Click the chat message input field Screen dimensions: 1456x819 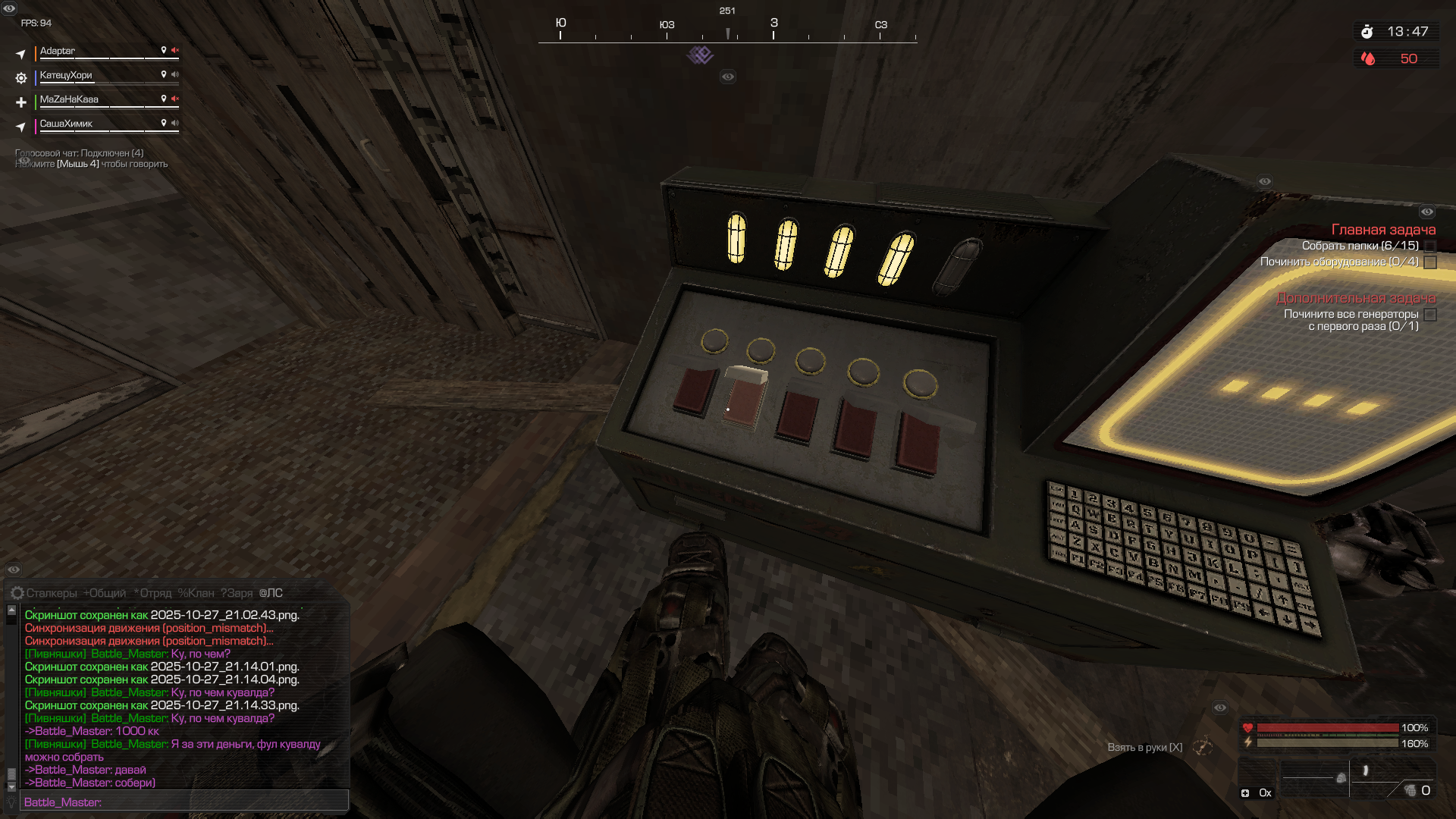(184, 802)
